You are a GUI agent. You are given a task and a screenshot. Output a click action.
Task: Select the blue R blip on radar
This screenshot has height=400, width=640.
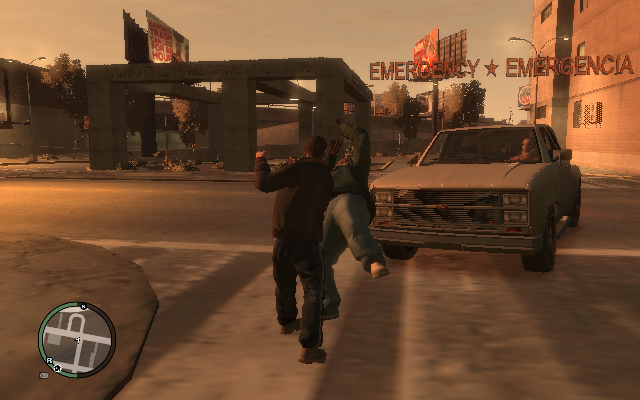(x=48, y=362)
